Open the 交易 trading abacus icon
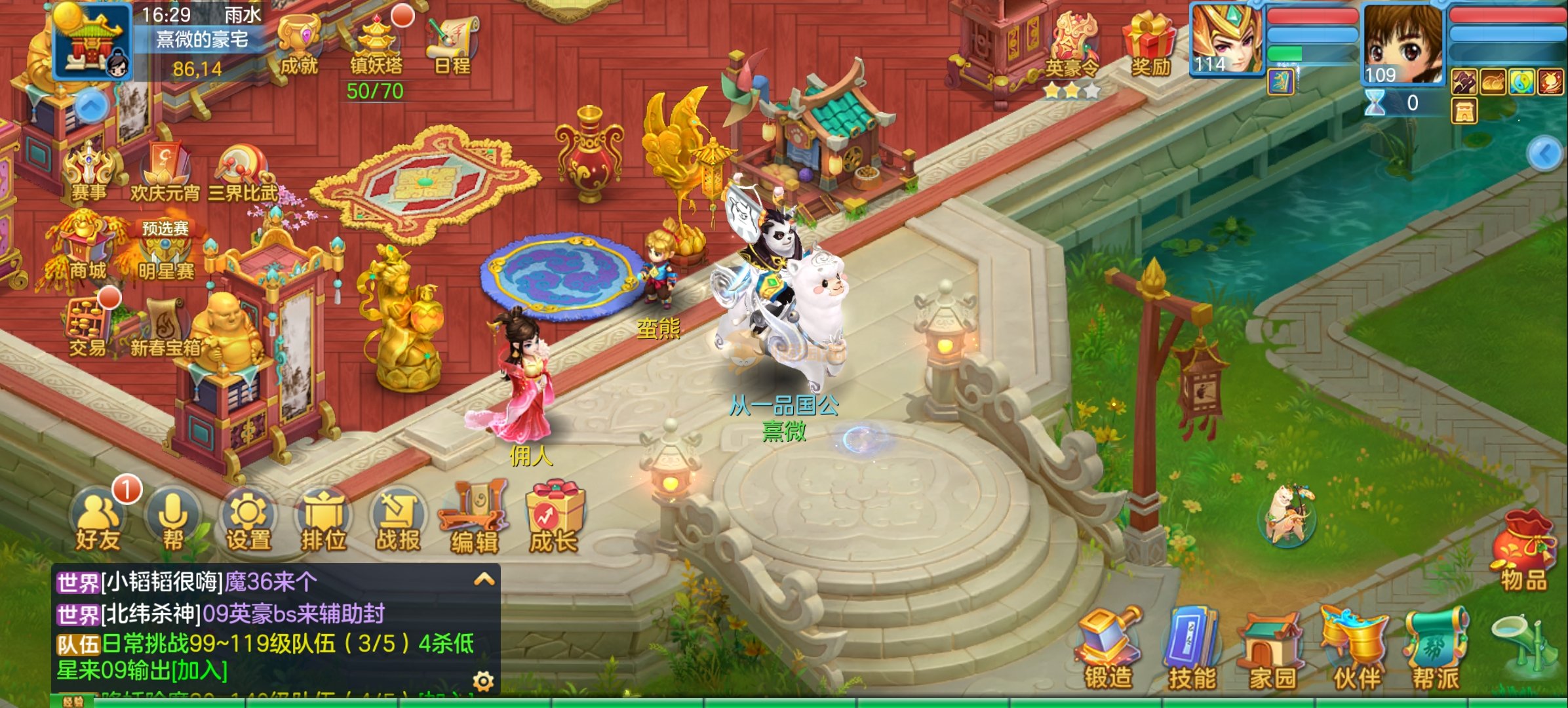Image resolution: width=1568 pixels, height=708 pixels. point(87,328)
